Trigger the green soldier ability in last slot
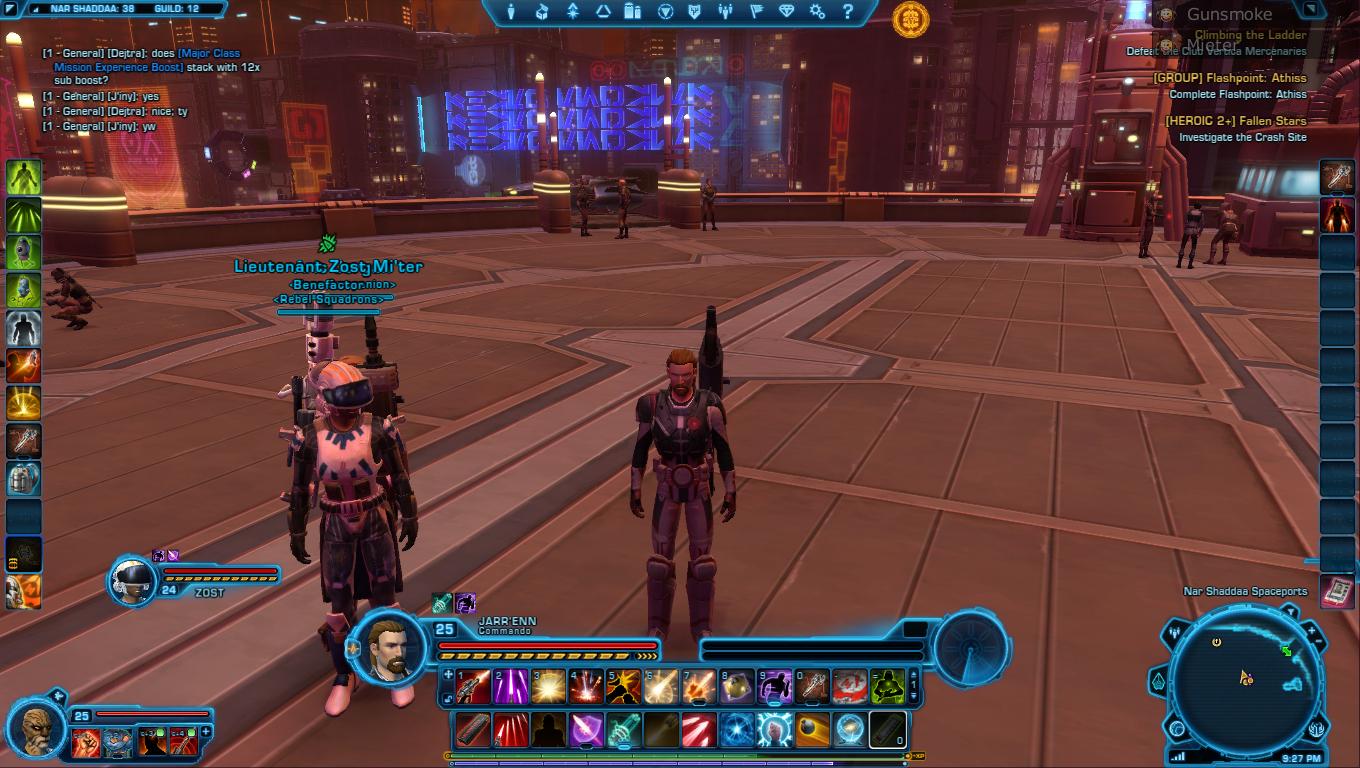Viewport: 1360px width, 768px height. pos(887,687)
